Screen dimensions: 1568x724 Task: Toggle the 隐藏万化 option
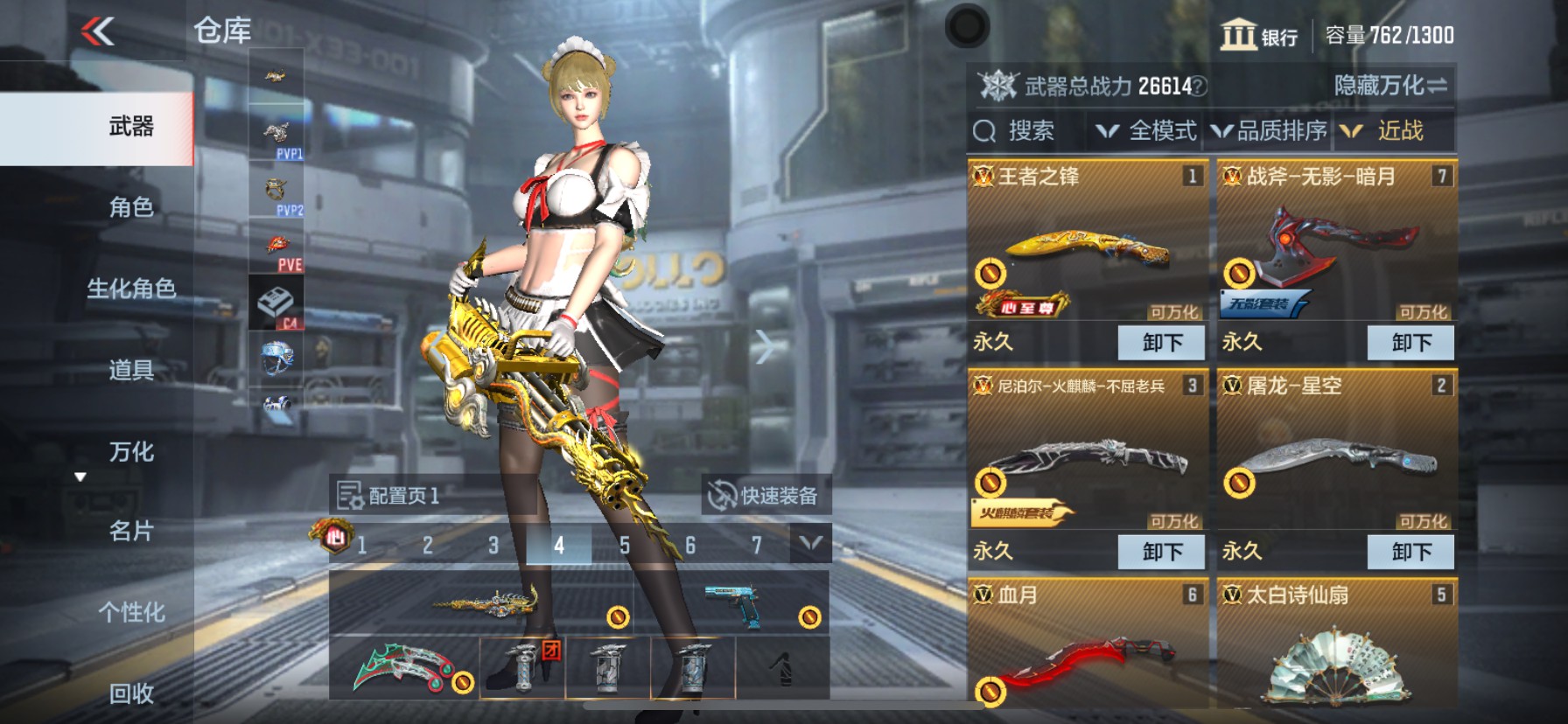(1389, 86)
